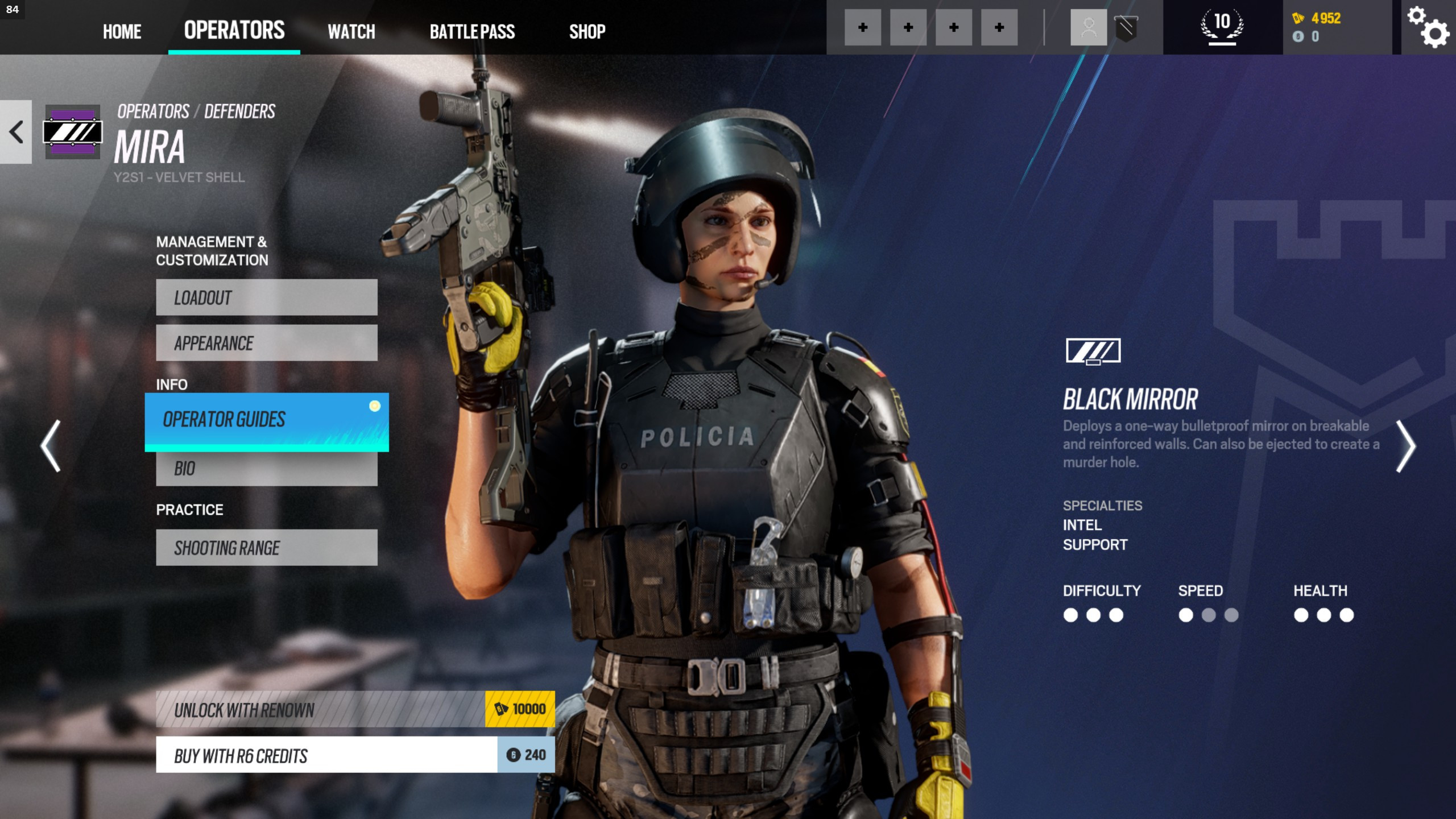Open the Appearance customization menu
Image resolution: width=1456 pixels, height=819 pixels.
click(x=266, y=343)
